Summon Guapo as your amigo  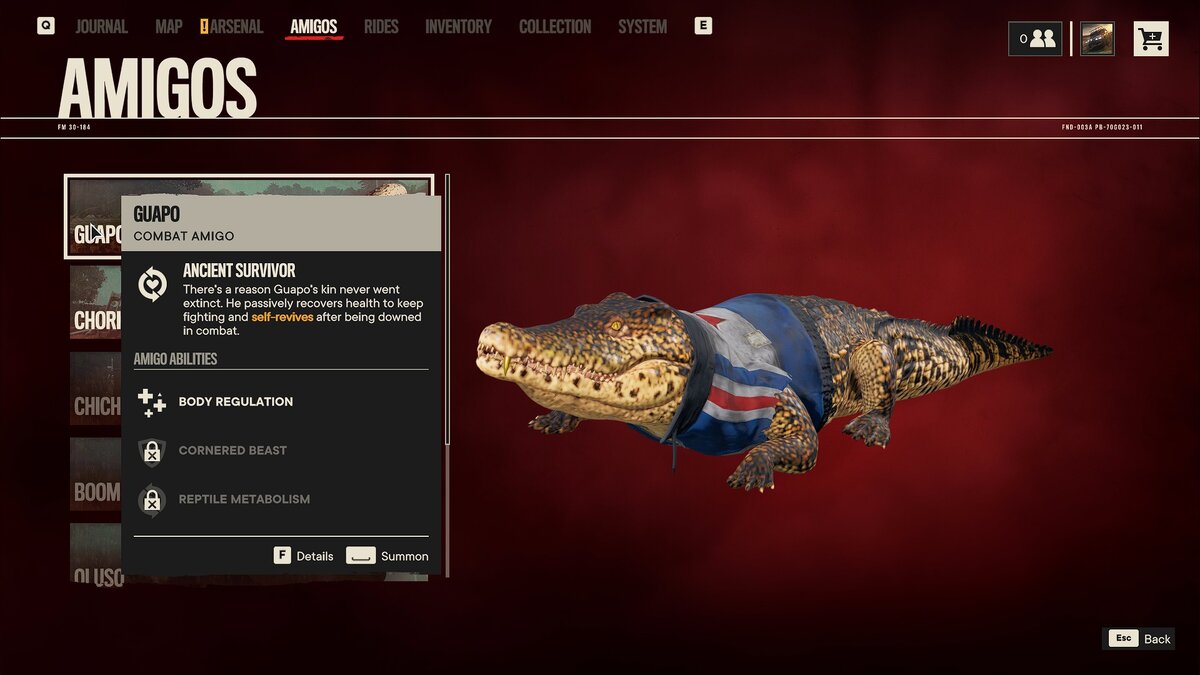(x=387, y=556)
